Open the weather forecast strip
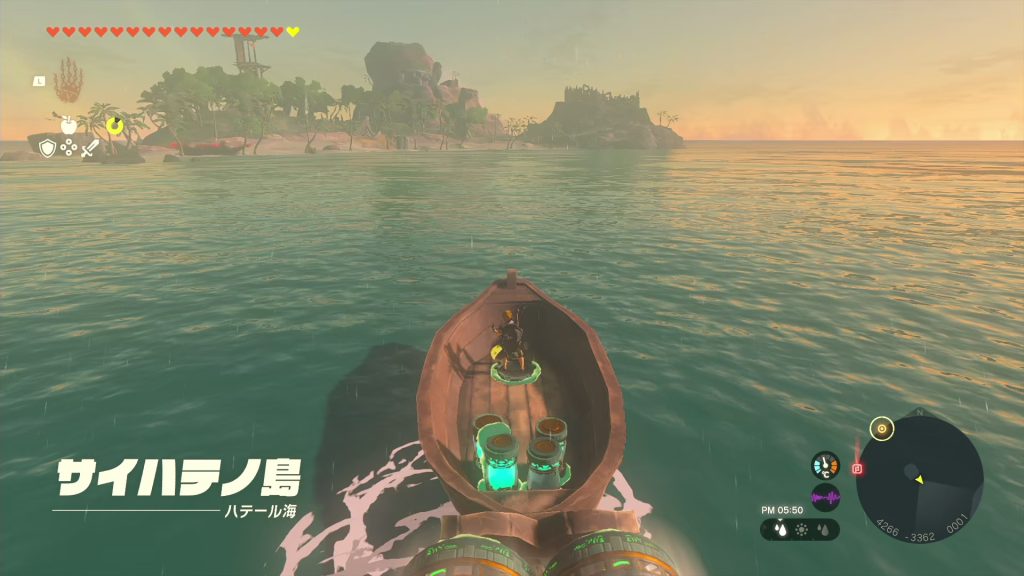This screenshot has width=1024, height=576. 800,530
